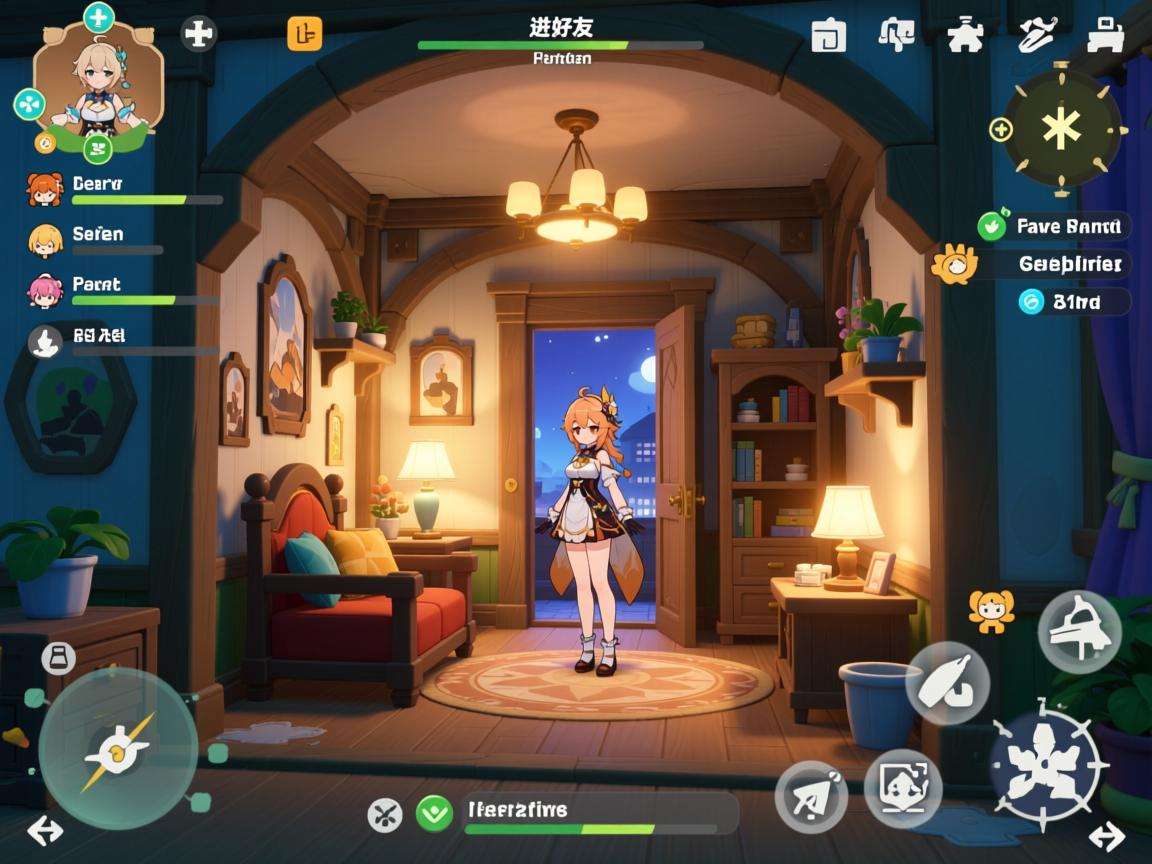Screen dimensions: 1152x864
Task: Select the pink-haired Parat party member
Action: click(44, 290)
